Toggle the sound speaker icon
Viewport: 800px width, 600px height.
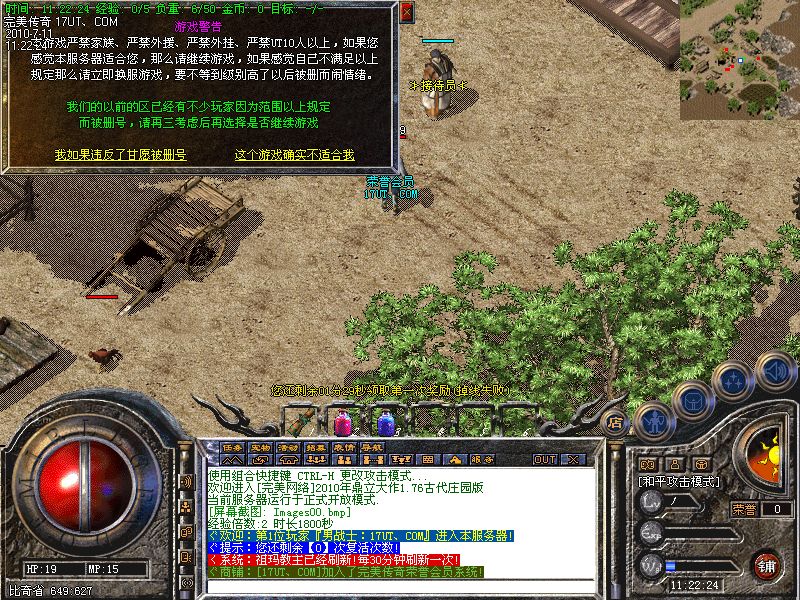coord(773,371)
